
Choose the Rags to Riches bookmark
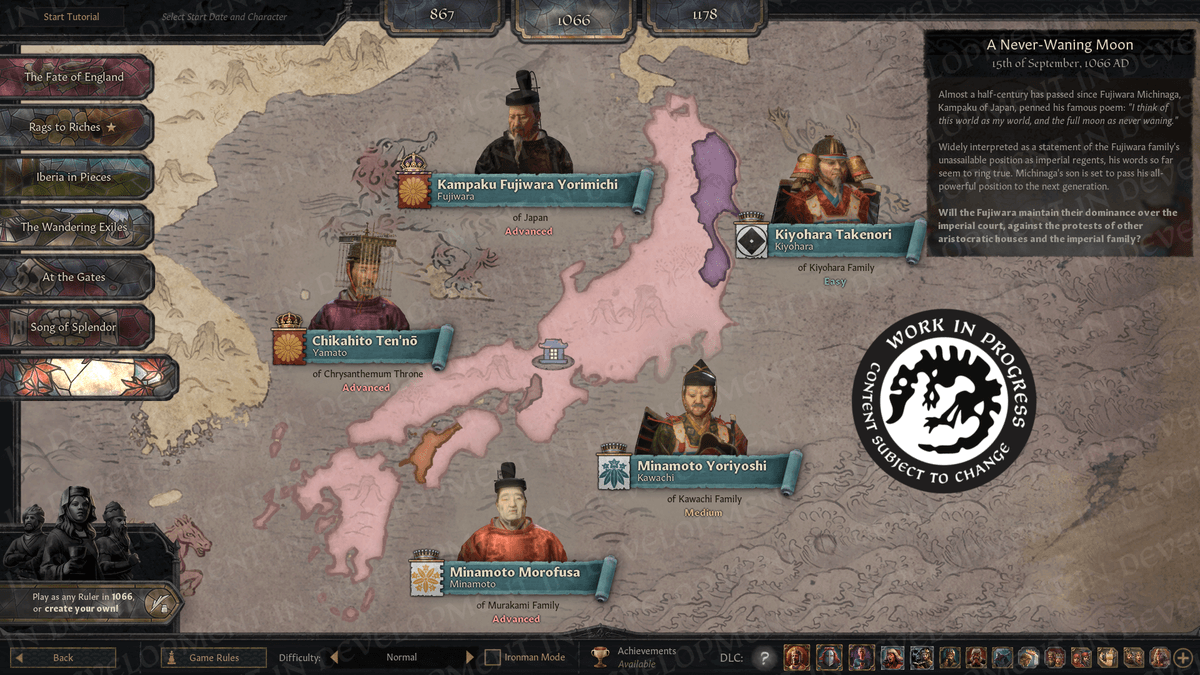click(75, 127)
